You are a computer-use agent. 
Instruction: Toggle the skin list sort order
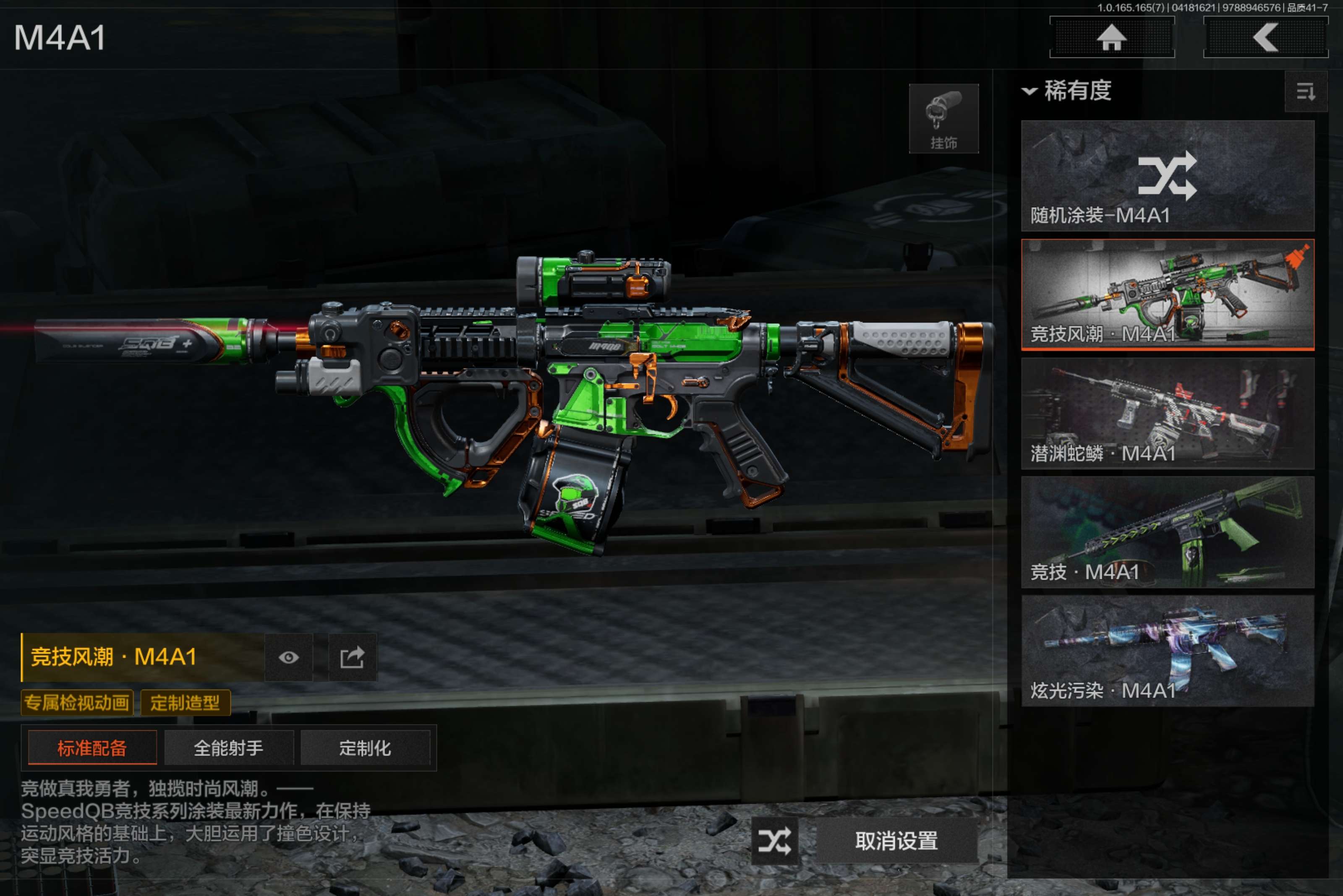(1305, 91)
